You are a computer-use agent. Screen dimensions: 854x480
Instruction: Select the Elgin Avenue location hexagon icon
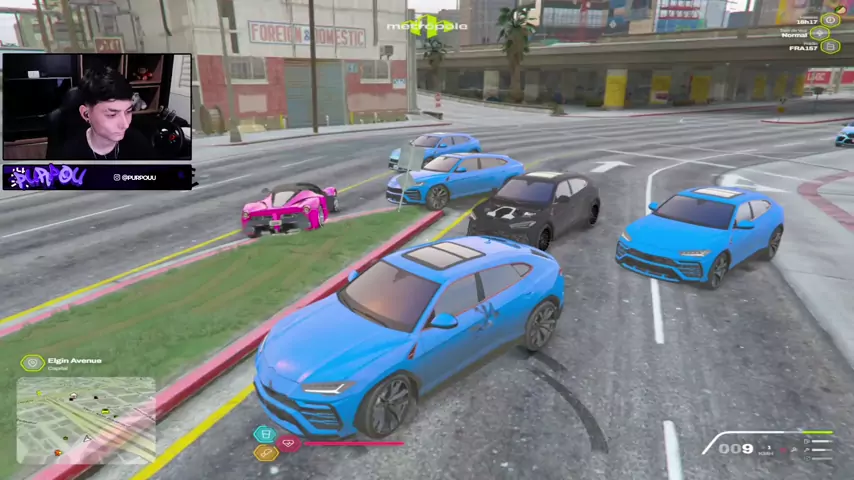coord(33,363)
